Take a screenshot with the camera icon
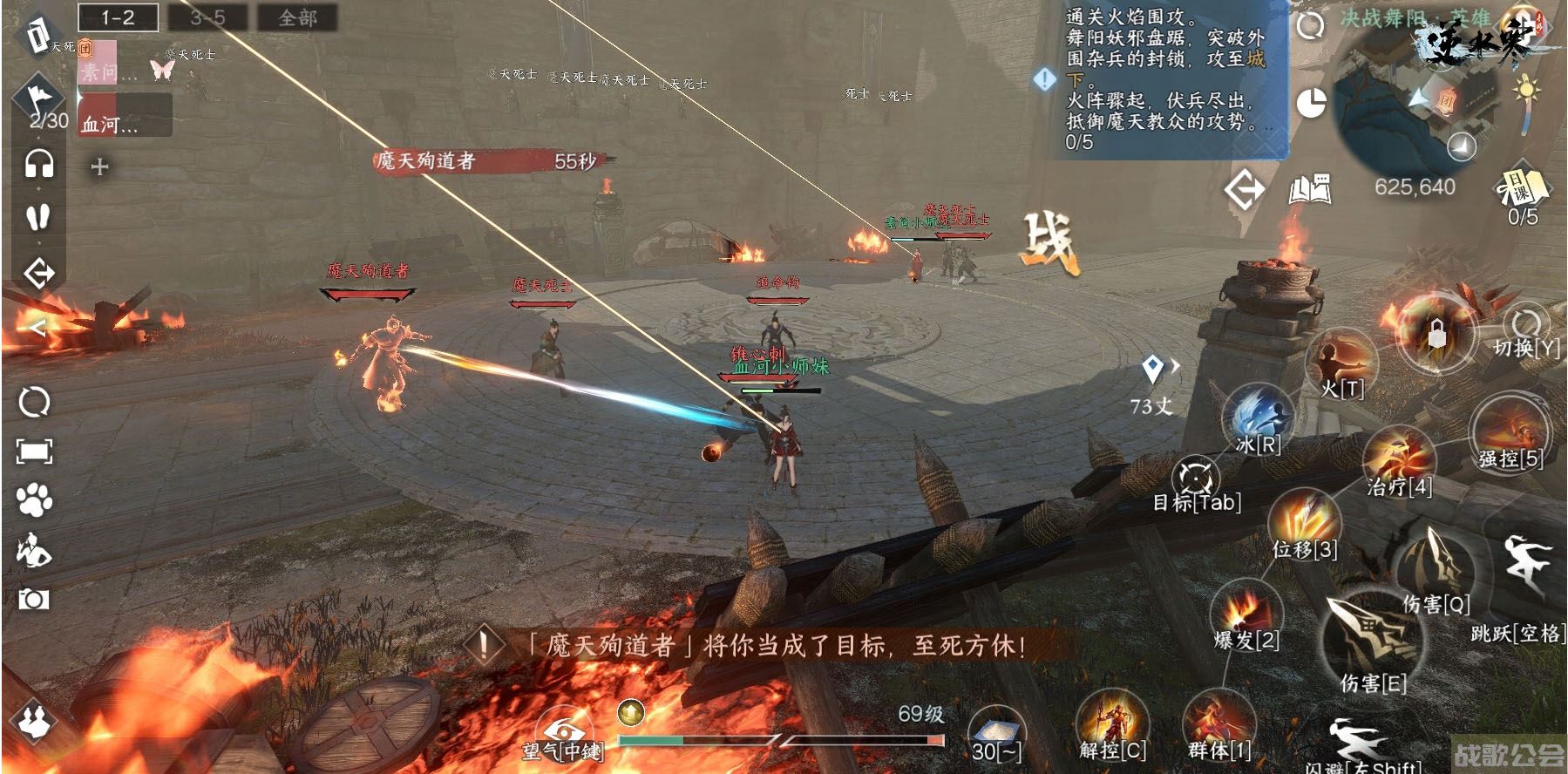This screenshot has width=1568, height=774. pos(34,599)
